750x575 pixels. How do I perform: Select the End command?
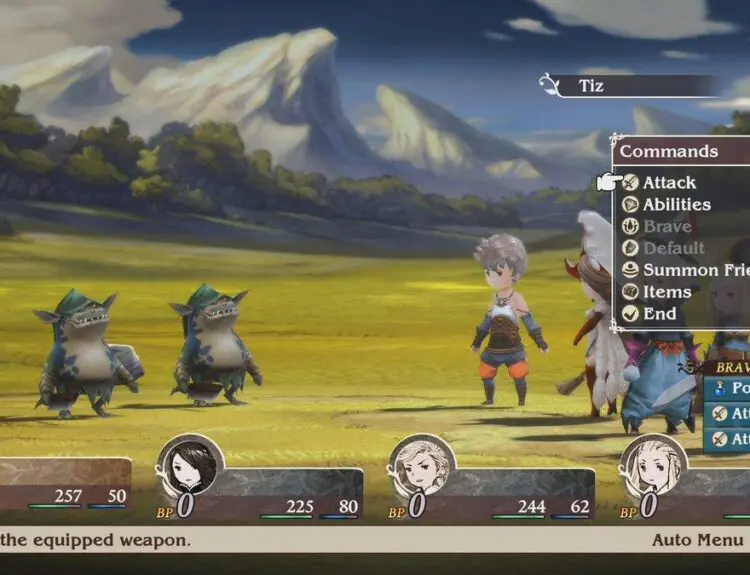[x=659, y=314]
